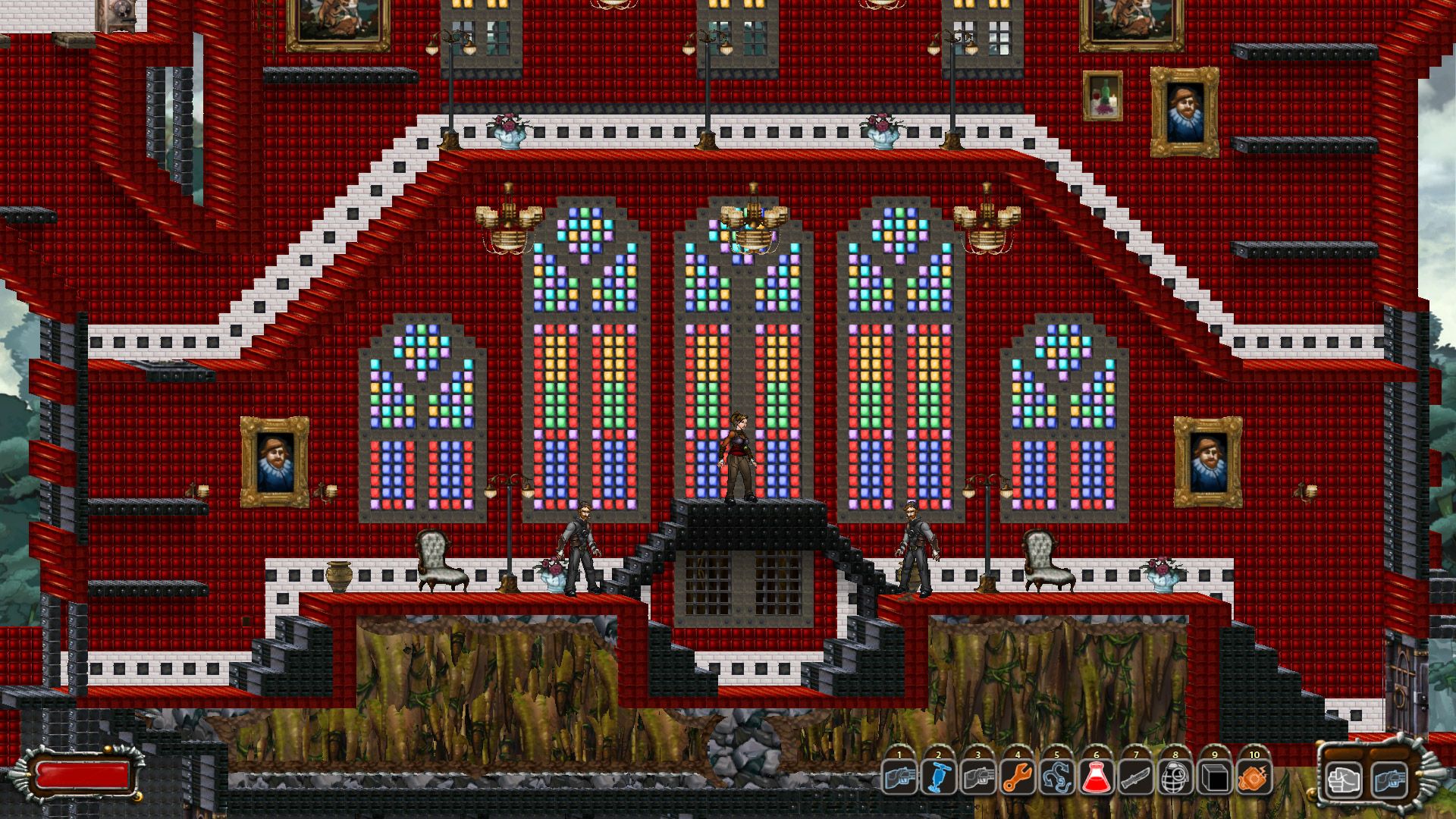Use the red potion flask in slot 6

click(1097, 777)
